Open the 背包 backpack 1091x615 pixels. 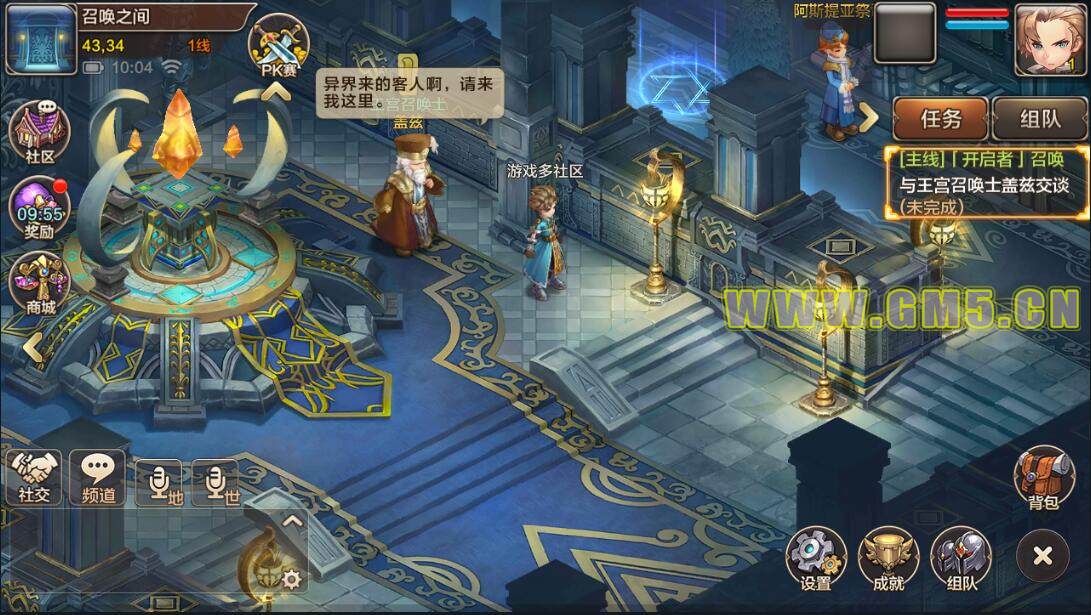[1043, 477]
